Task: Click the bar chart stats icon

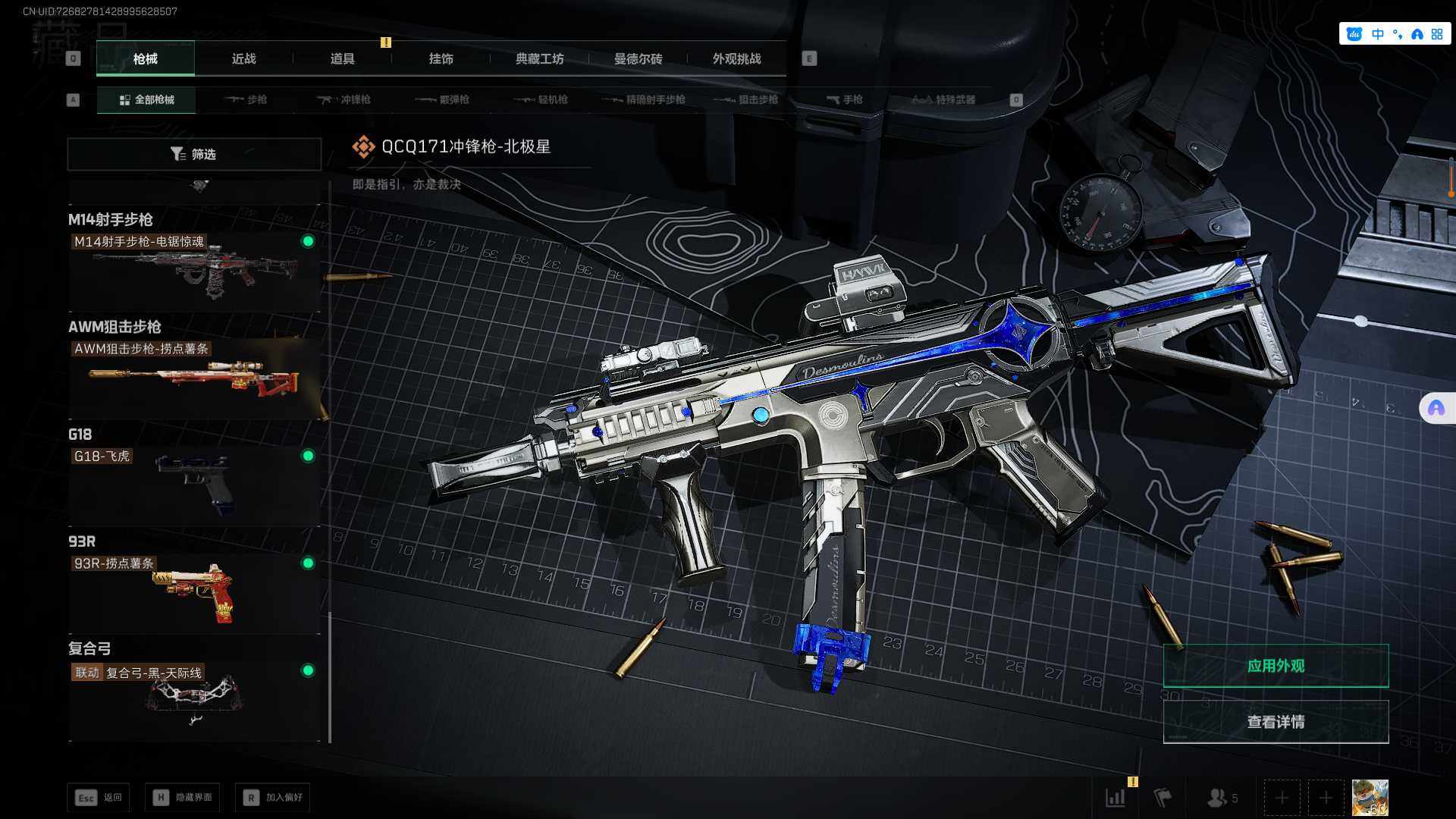Action: coord(1116,798)
